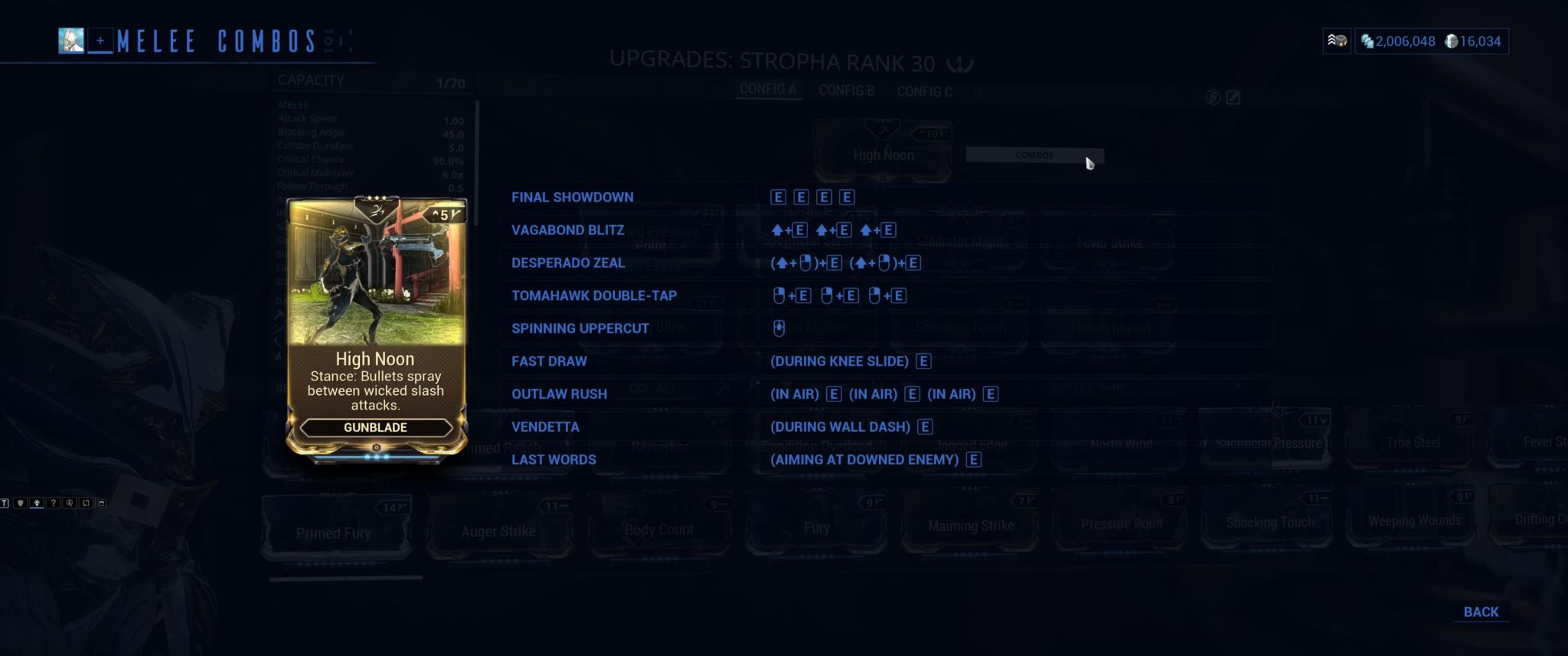Click the platinum currency icon showing 2,006,048
The width and height of the screenshot is (1568, 656).
(x=1367, y=41)
